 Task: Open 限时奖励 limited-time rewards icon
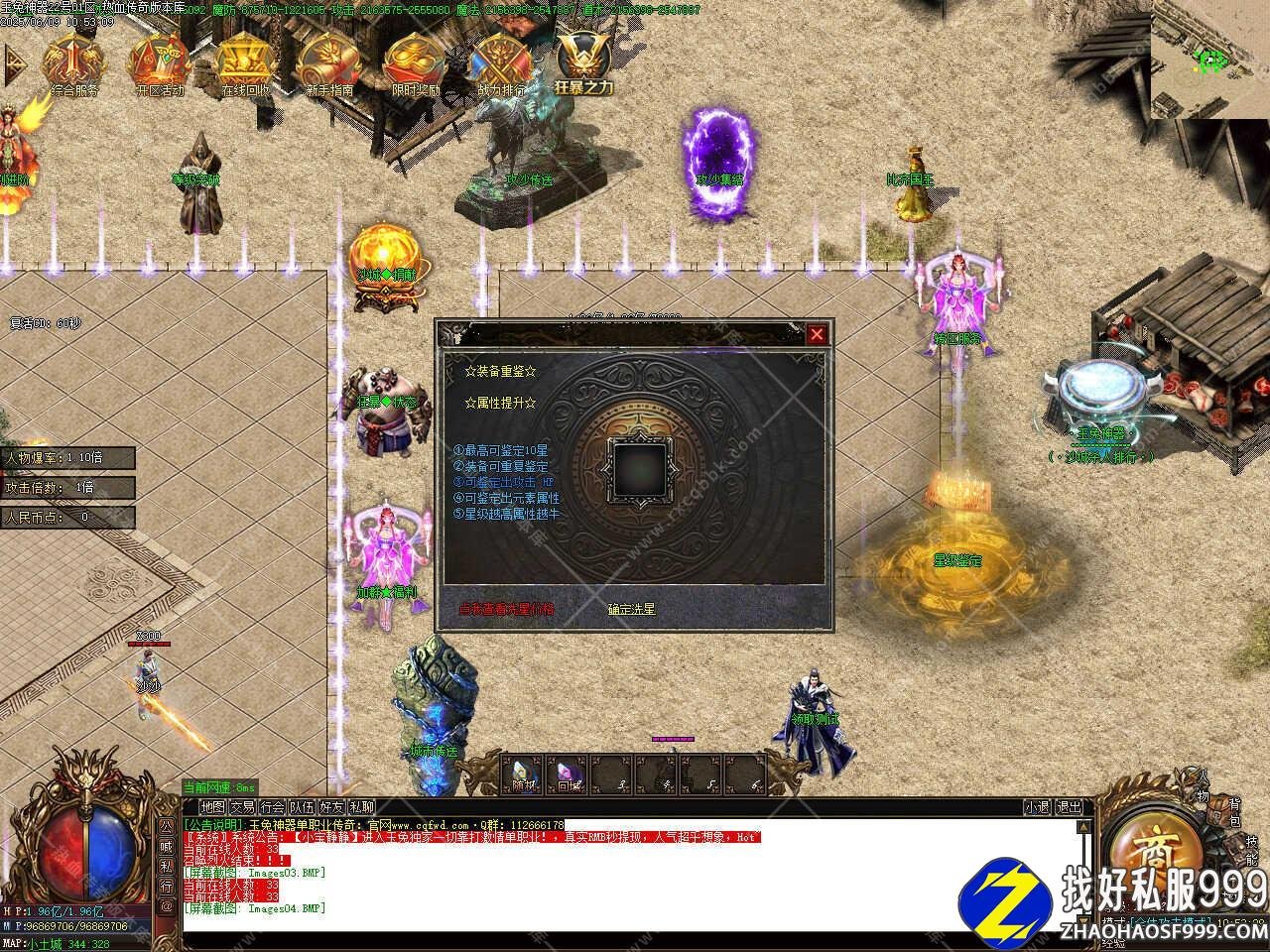coord(415,65)
